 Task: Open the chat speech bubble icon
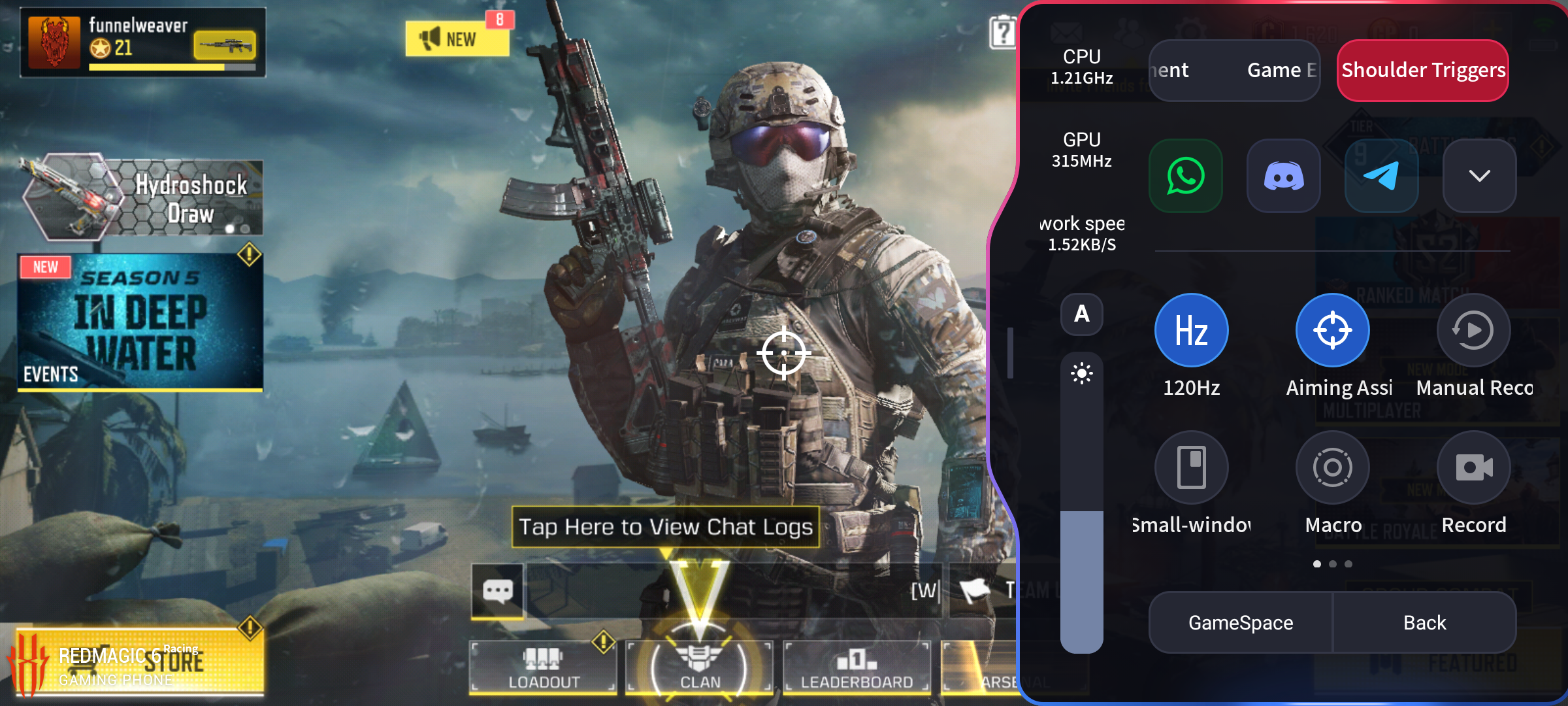tap(498, 592)
